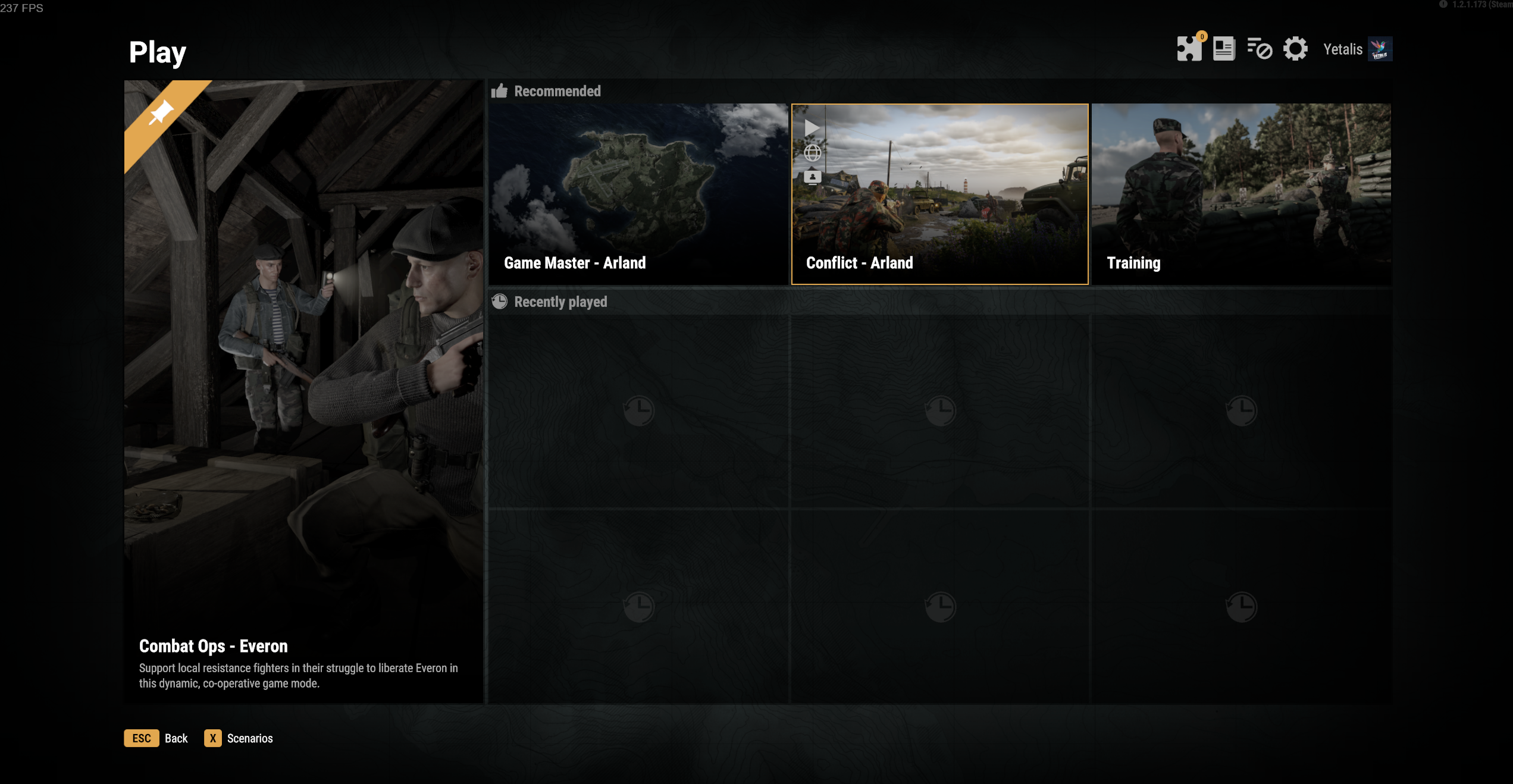Open the news feed newspaper icon
The width and height of the screenshot is (1513, 784).
[1223, 49]
